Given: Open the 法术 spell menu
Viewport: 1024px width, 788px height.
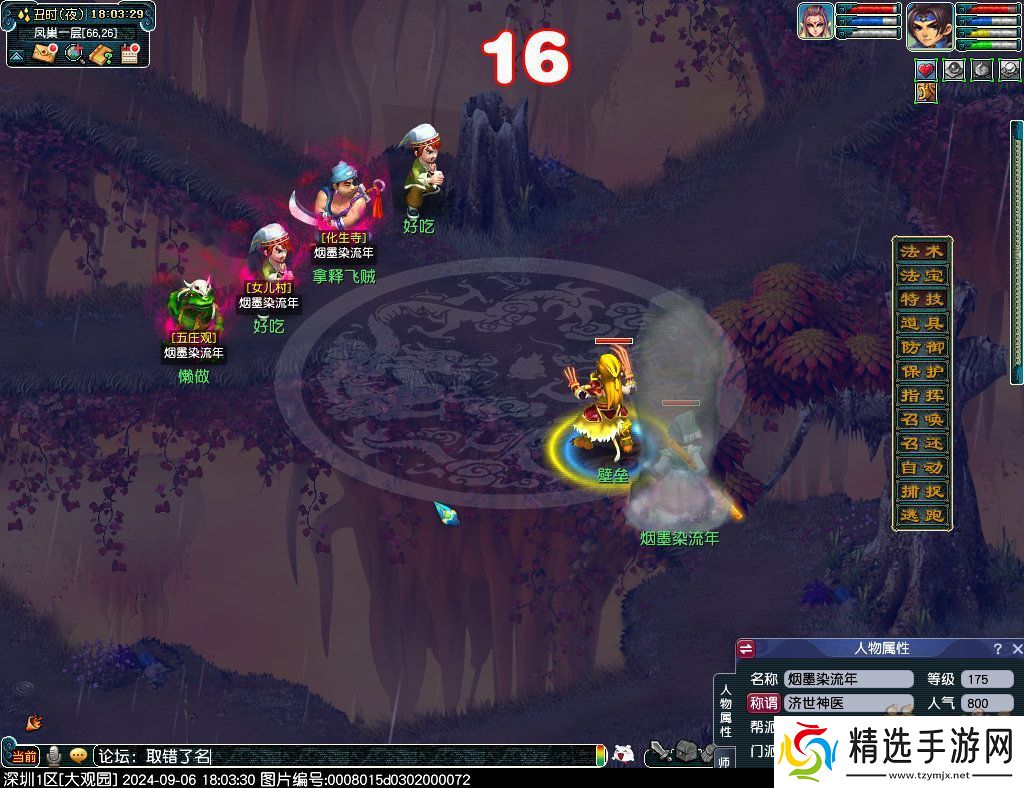Looking at the screenshot, I should point(920,251).
